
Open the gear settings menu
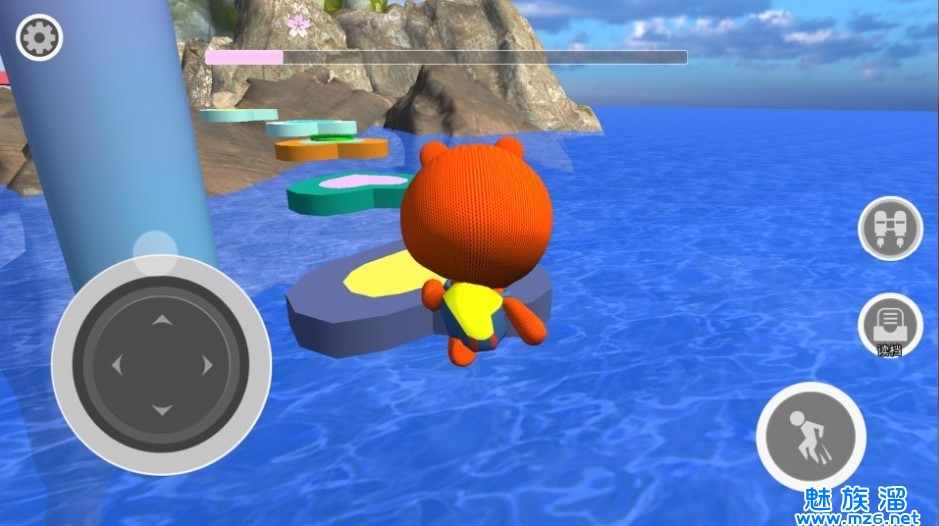[x=40, y=38]
